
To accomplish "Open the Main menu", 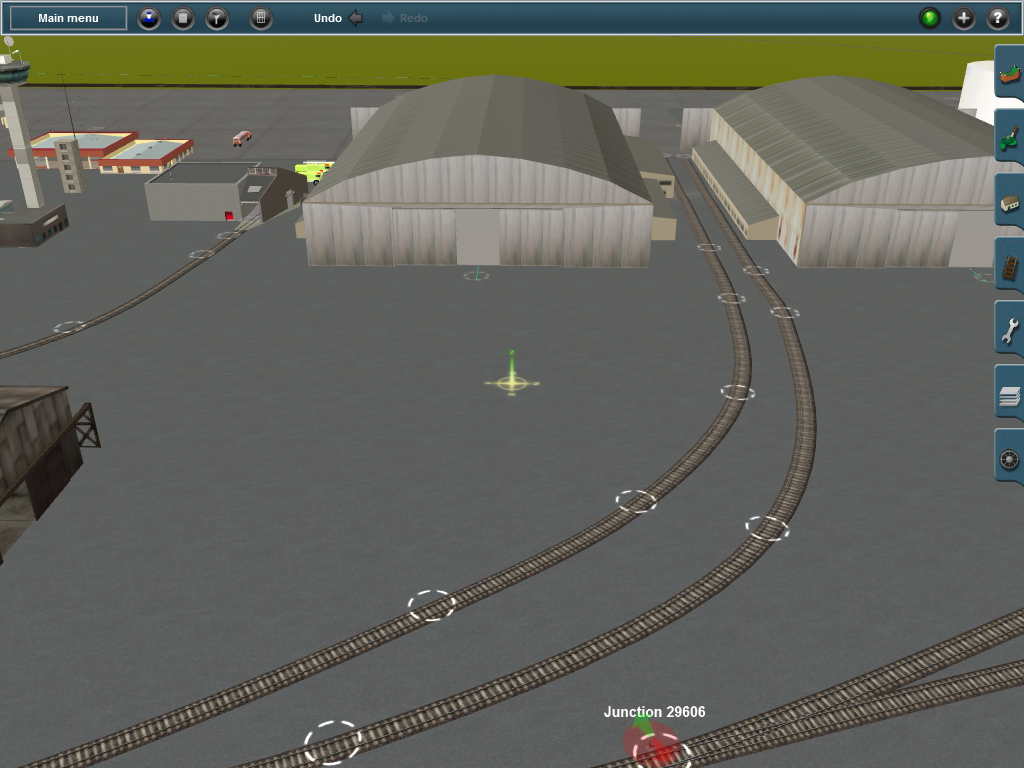I will coord(68,18).
